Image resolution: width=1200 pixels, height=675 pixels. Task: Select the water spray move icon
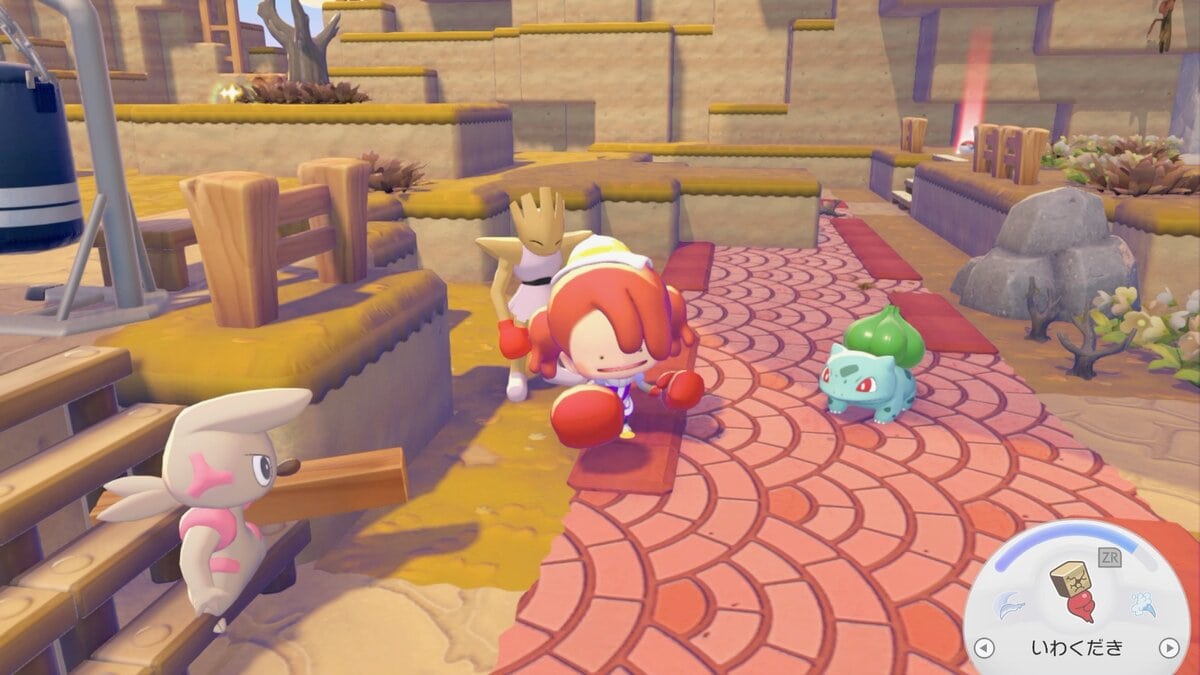pyautogui.click(x=1143, y=603)
